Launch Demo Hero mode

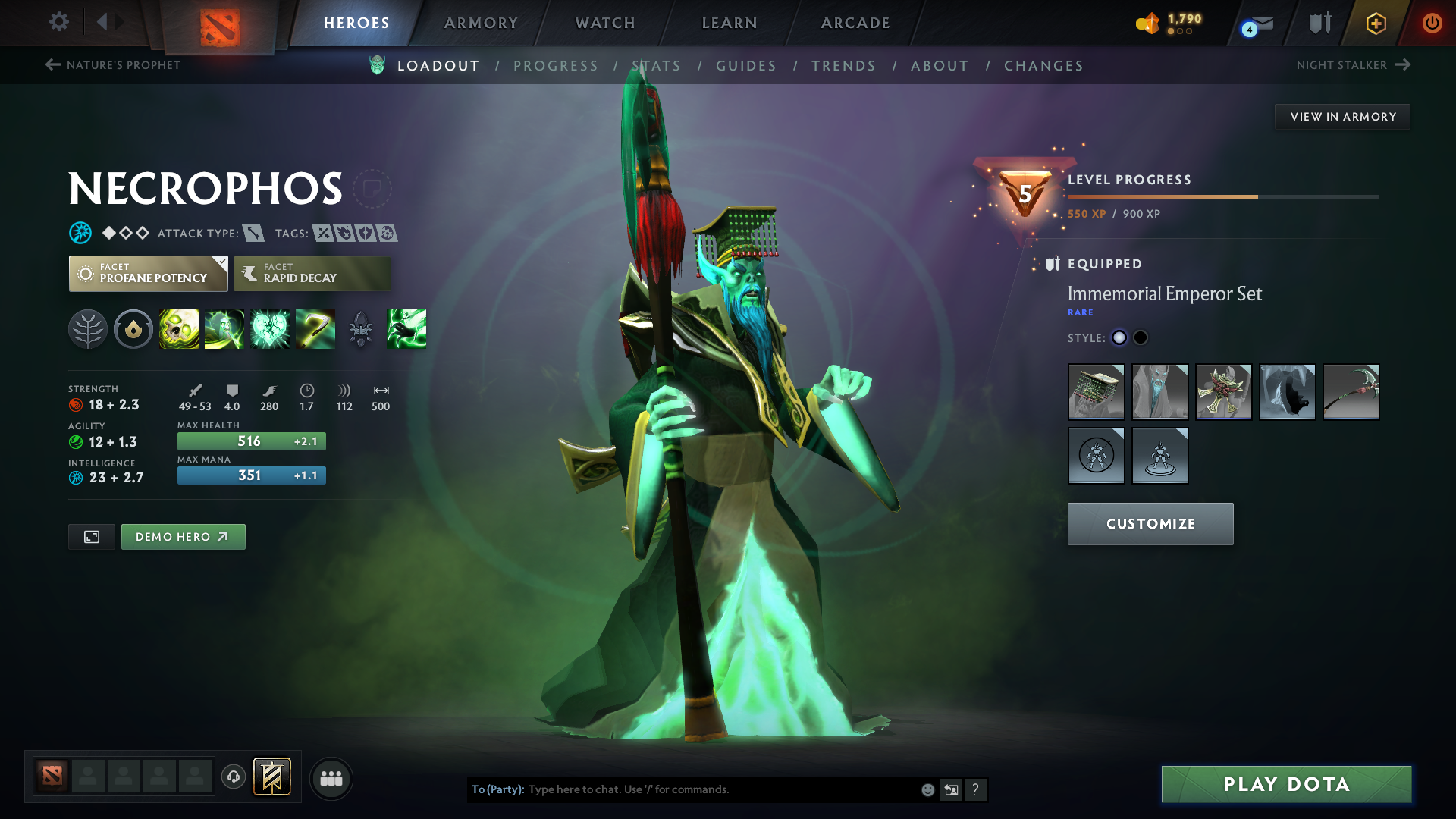click(x=183, y=537)
